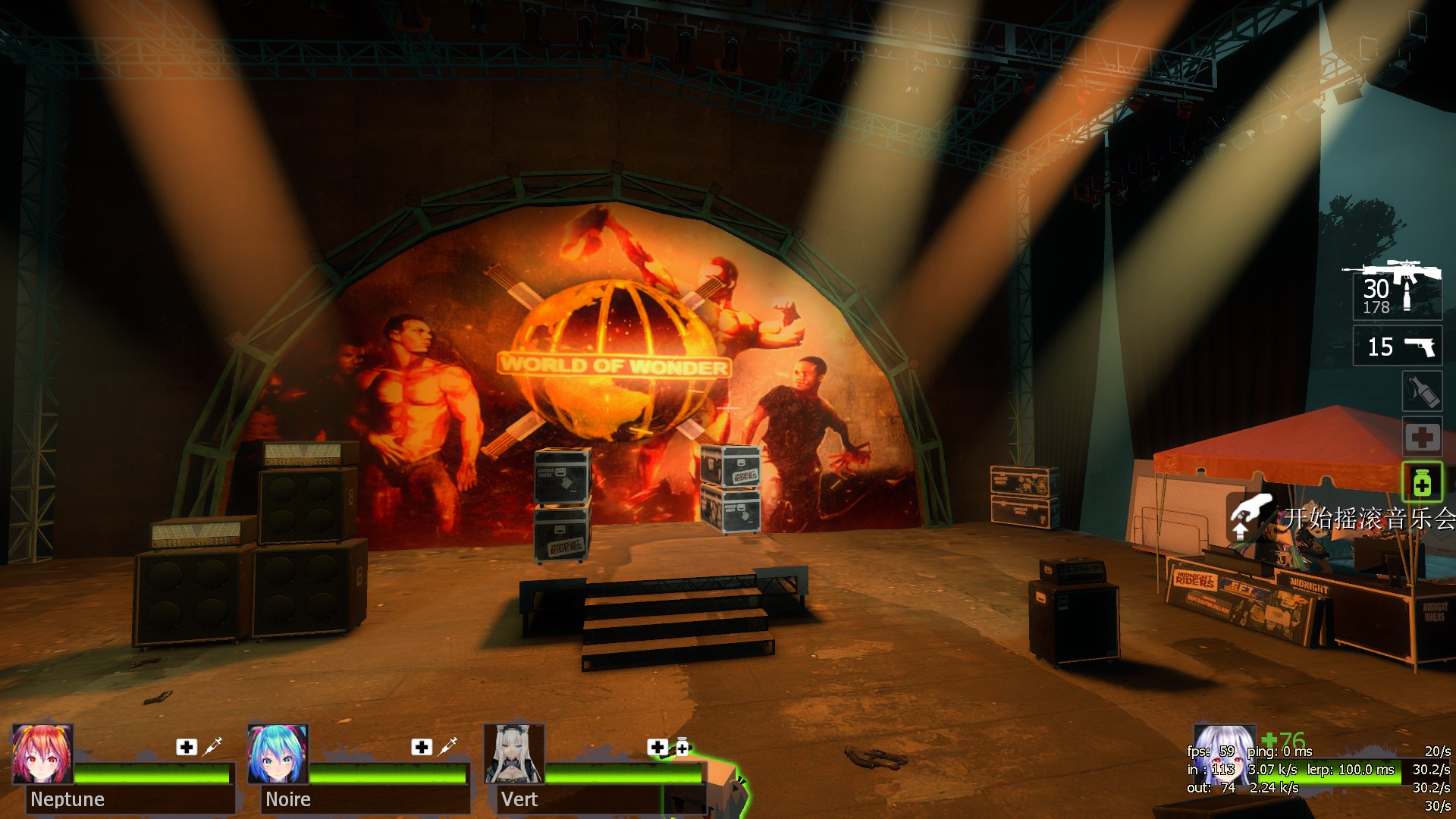Click Noire's medkit icon

[x=422, y=747]
